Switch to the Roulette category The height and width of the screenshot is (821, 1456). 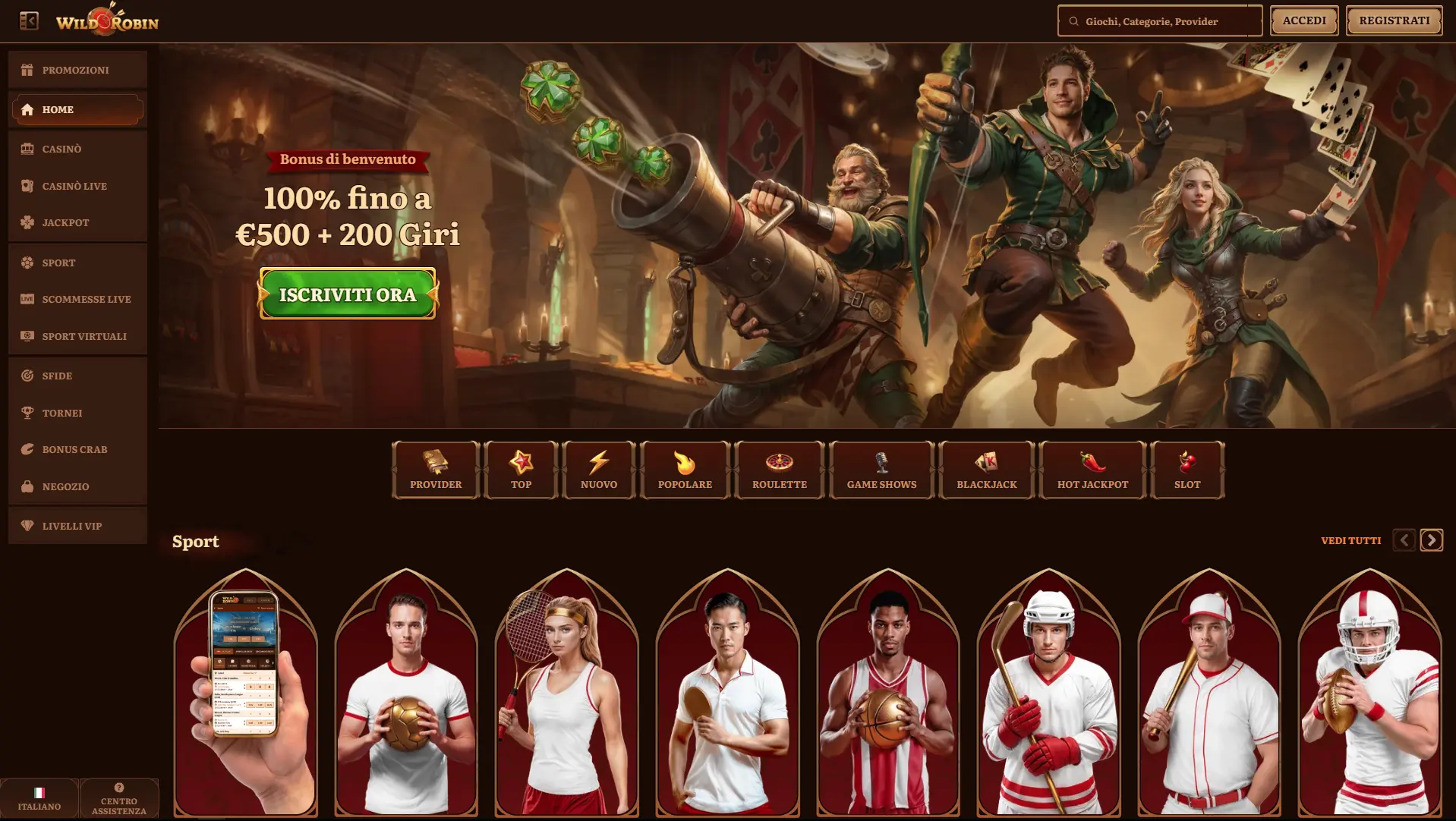[780, 470]
